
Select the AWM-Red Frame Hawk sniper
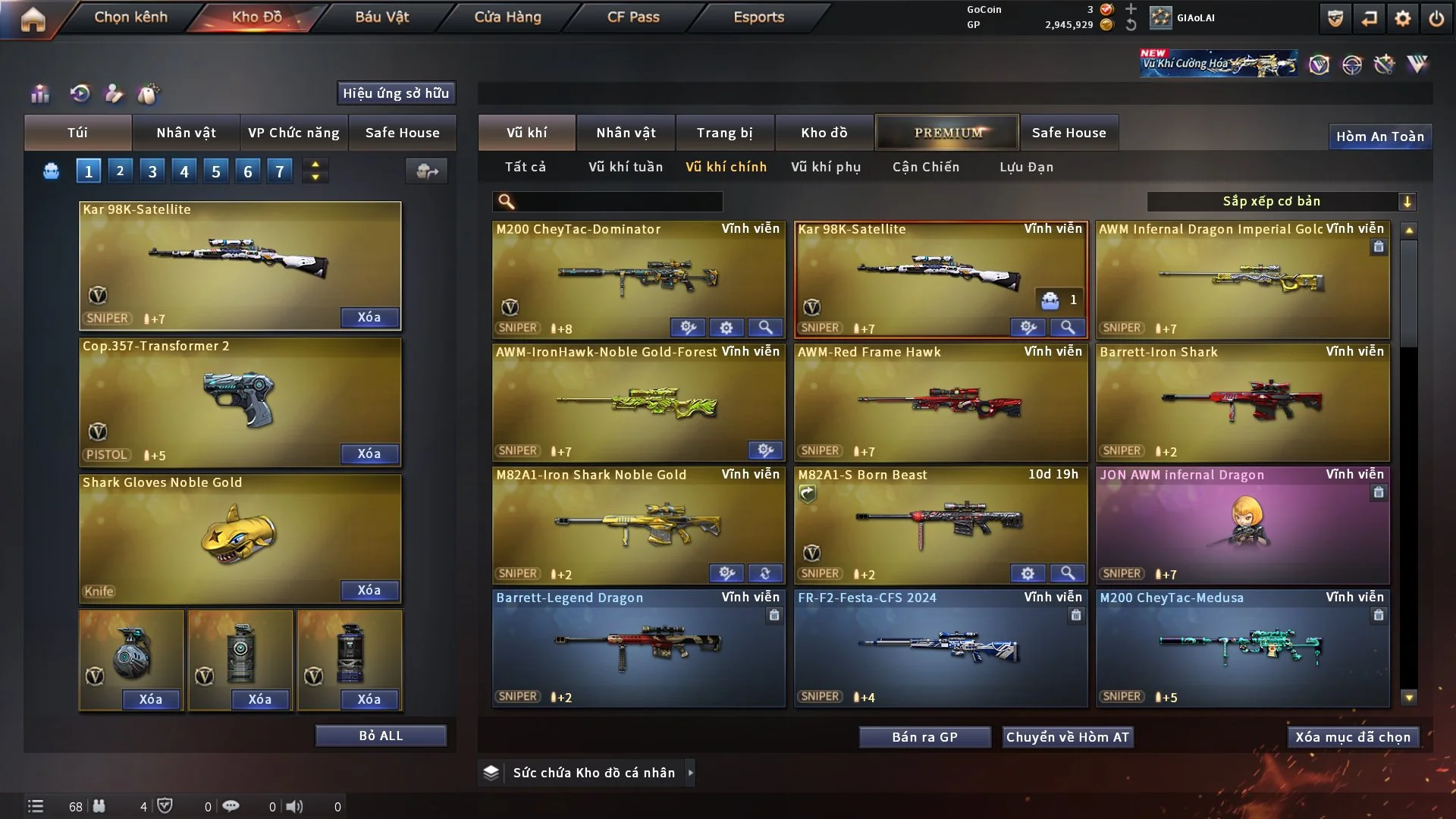tap(940, 403)
